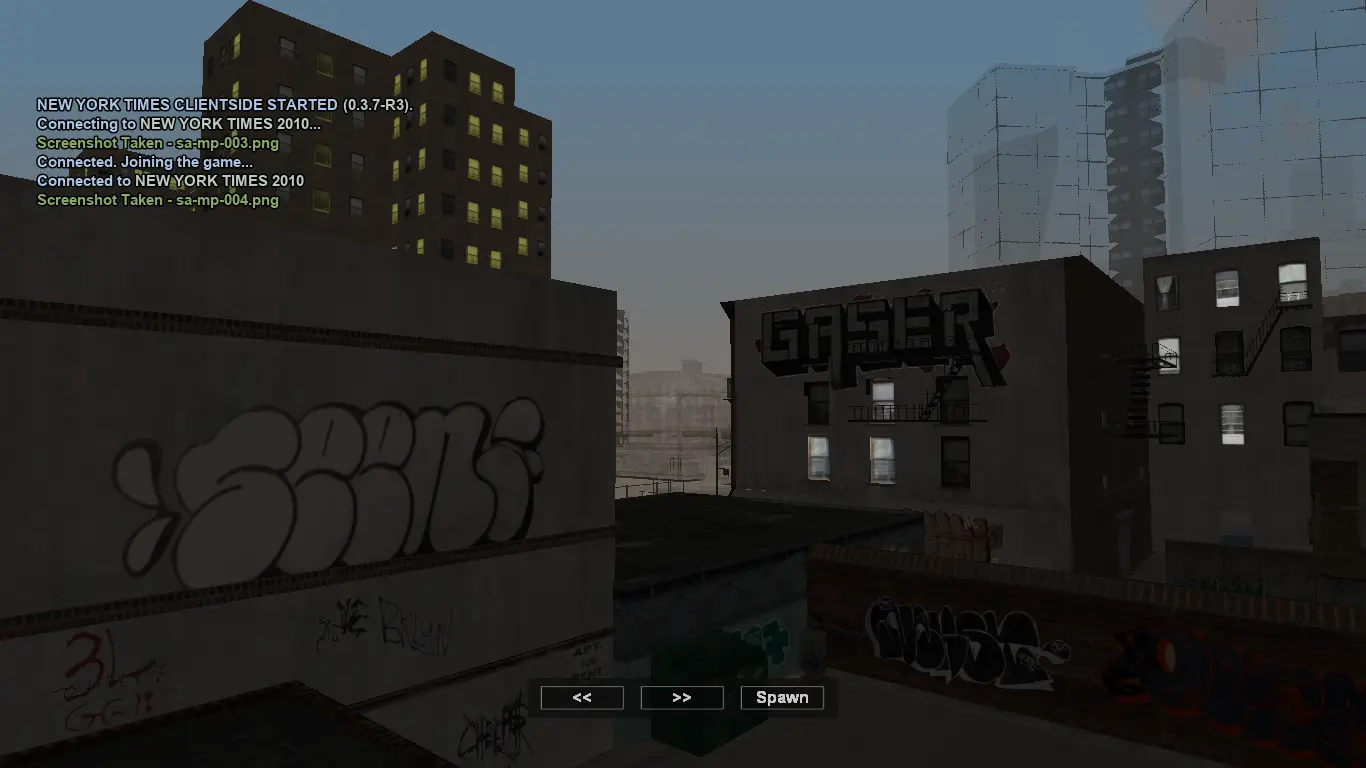Click the Spawn button
This screenshot has width=1366, height=768.
click(782, 698)
